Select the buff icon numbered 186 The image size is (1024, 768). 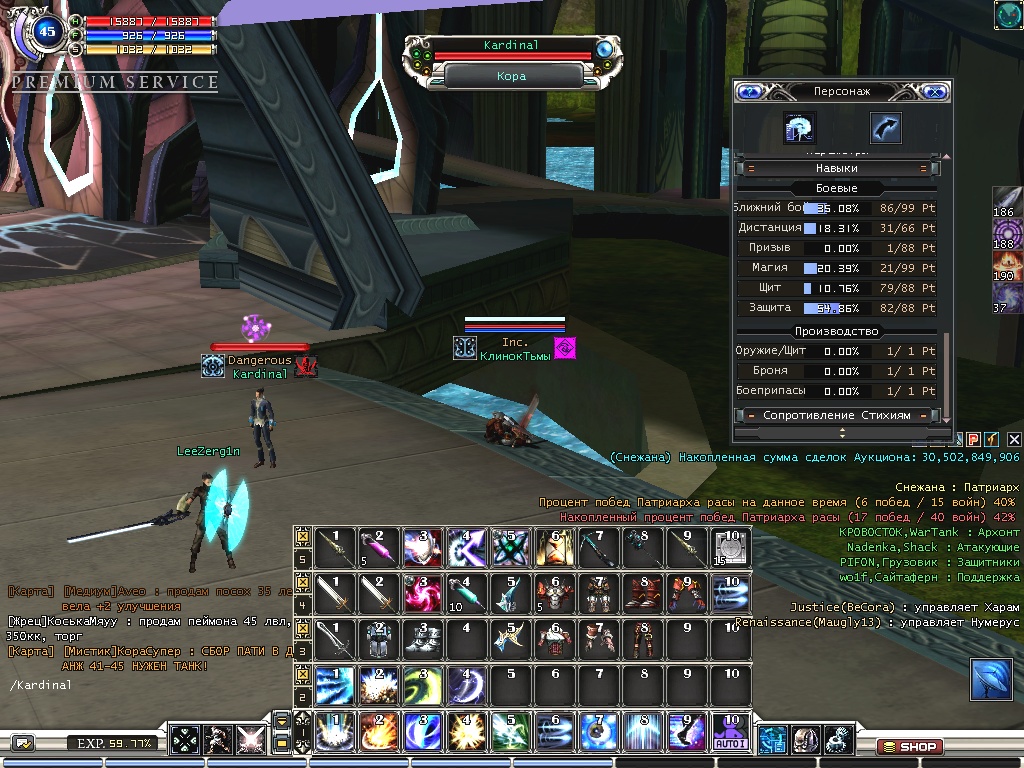(x=1007, y=201)
